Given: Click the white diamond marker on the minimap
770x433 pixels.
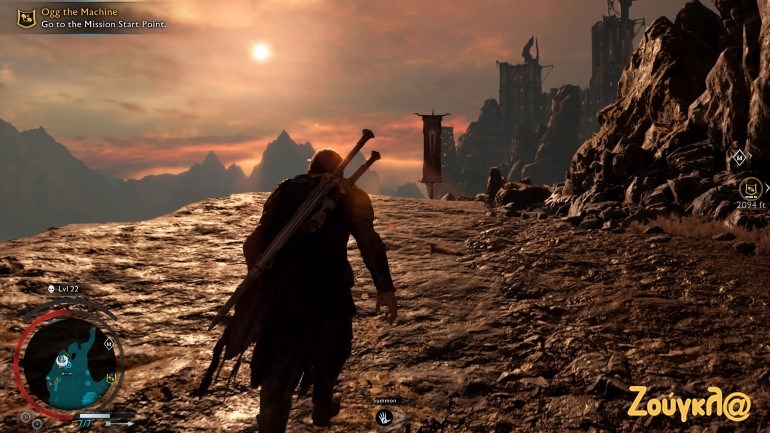Looking at the screenshot, I should (107, 343).
